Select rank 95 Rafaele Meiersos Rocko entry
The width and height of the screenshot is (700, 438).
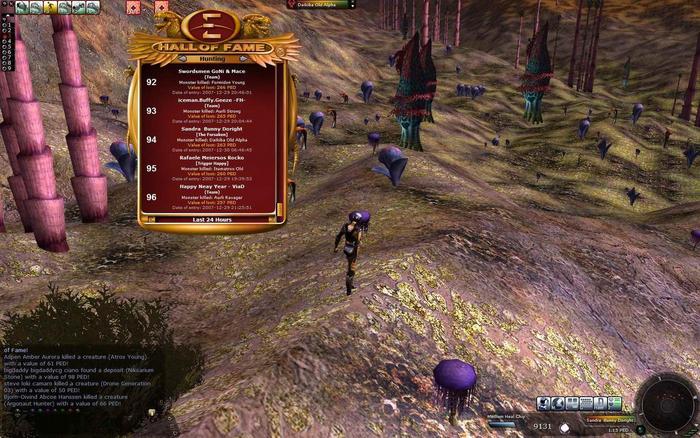pos(212,168)
